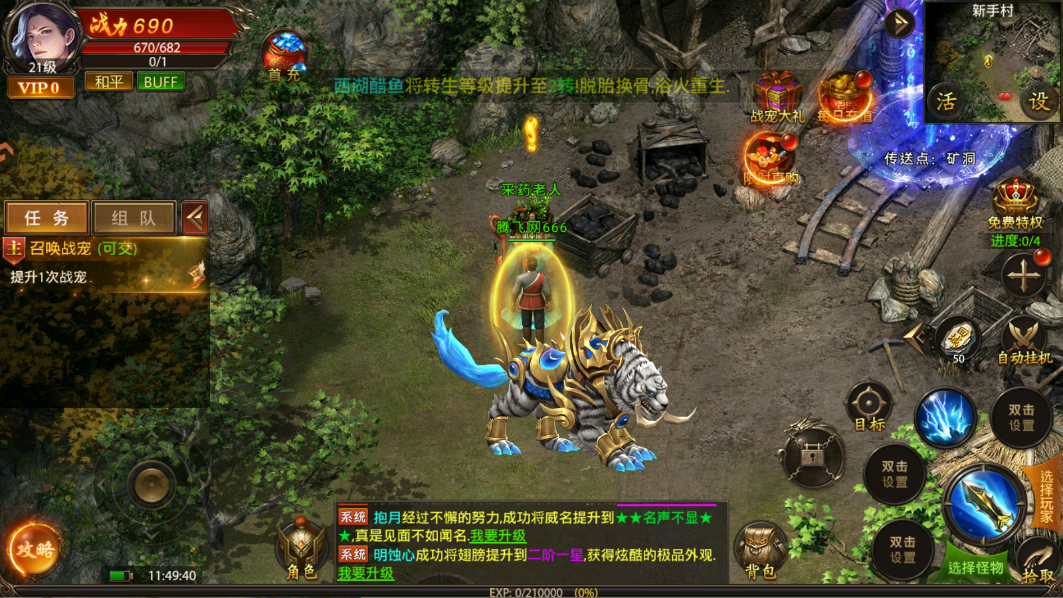This screenshot has width=1063, height=598.
Task: Open the 每日充值 daily recharge
Action: 845,97
